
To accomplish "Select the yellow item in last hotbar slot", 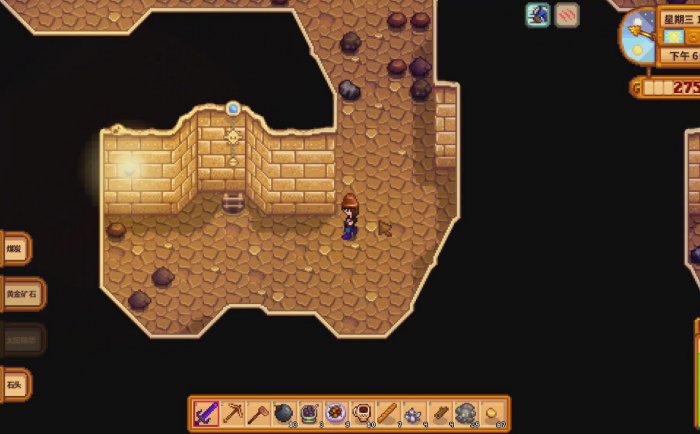I will (492, 412).
